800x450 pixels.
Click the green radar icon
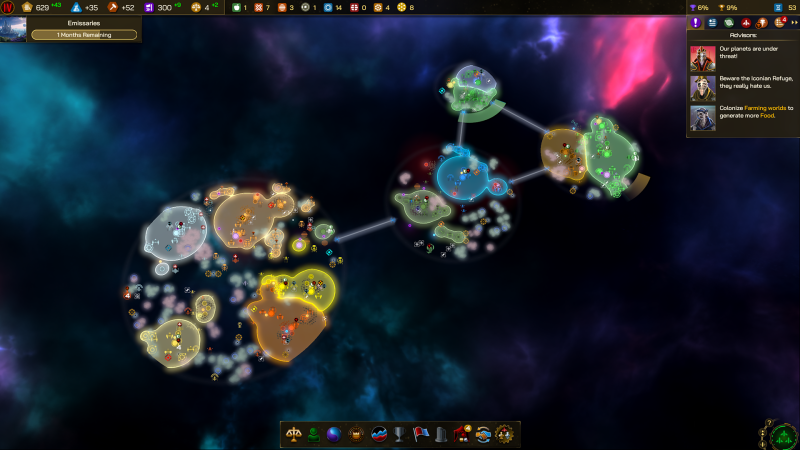782,435
